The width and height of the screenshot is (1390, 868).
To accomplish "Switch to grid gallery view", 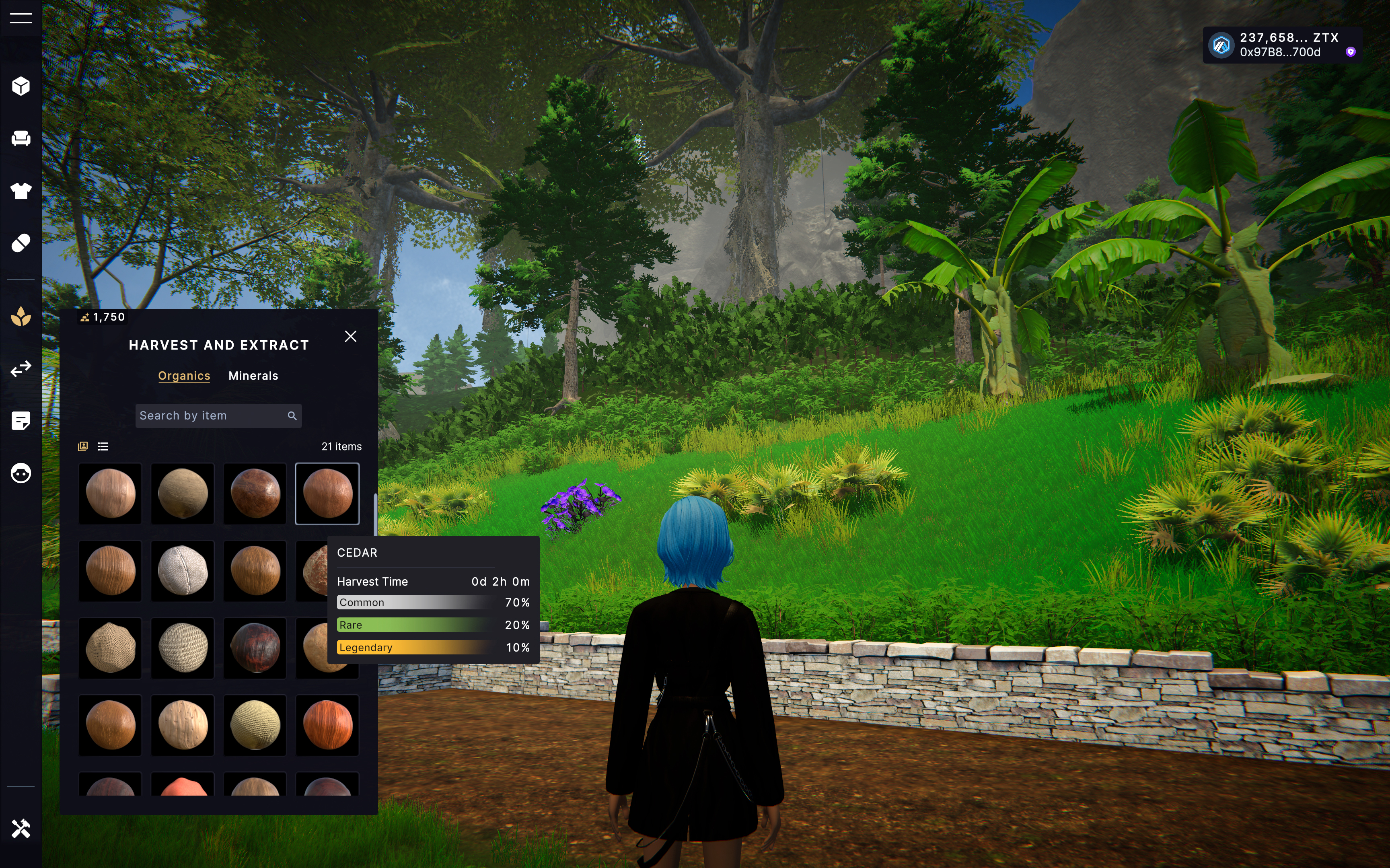I will click(x=82, y=446).
